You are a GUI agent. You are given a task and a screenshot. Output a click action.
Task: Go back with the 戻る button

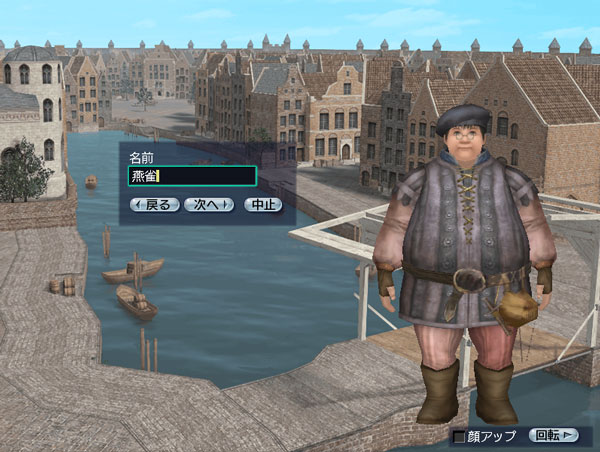point(155,204)
